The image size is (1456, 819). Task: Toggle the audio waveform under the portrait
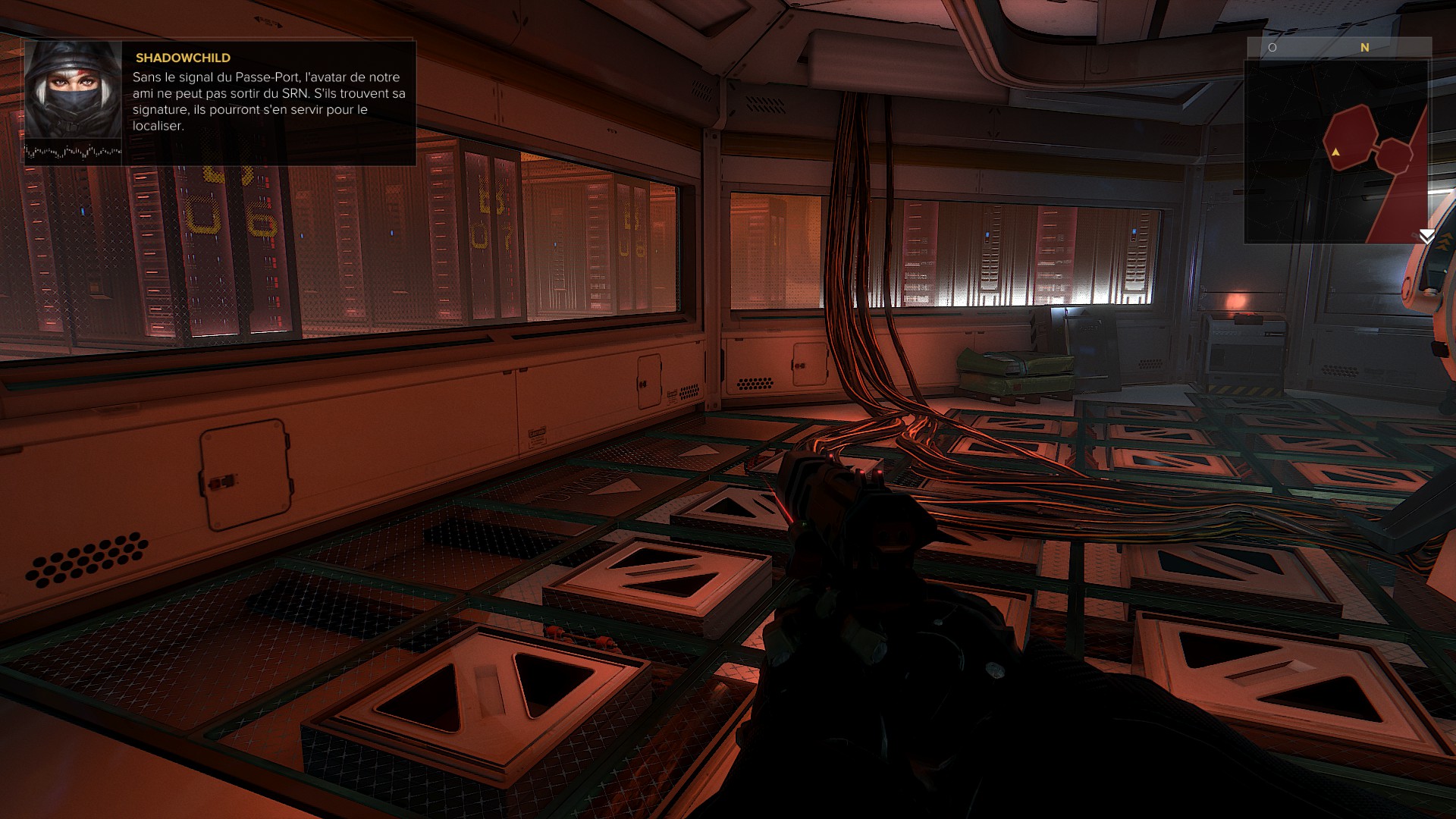click(74, 149)
